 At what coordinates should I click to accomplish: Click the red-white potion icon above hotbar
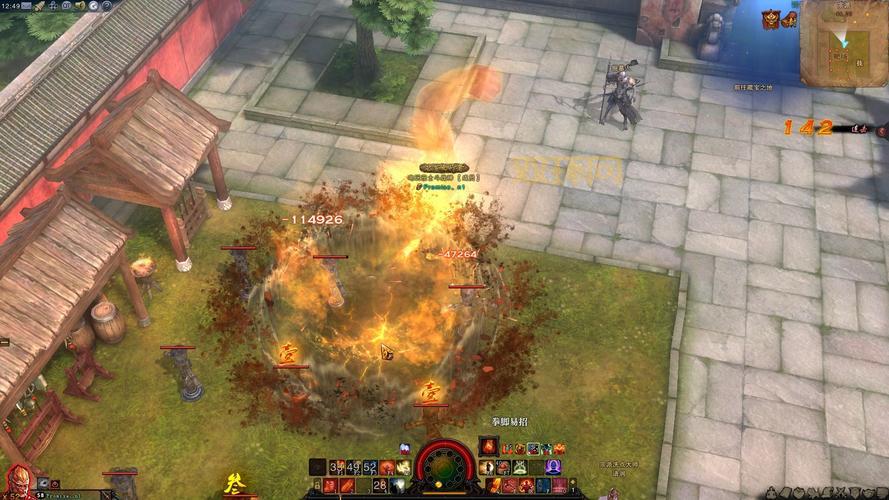[404, 449]
